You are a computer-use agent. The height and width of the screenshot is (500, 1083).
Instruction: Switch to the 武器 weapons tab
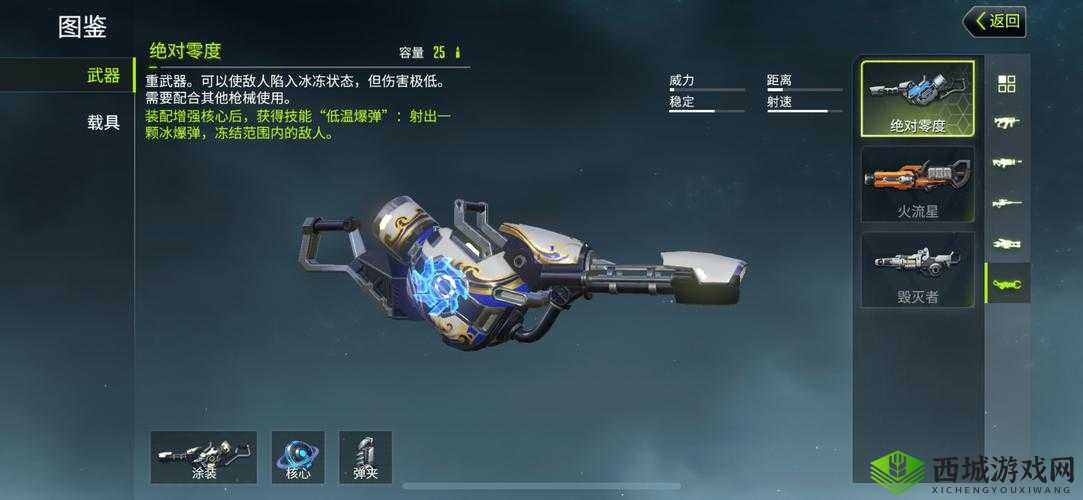pos(103,75)
